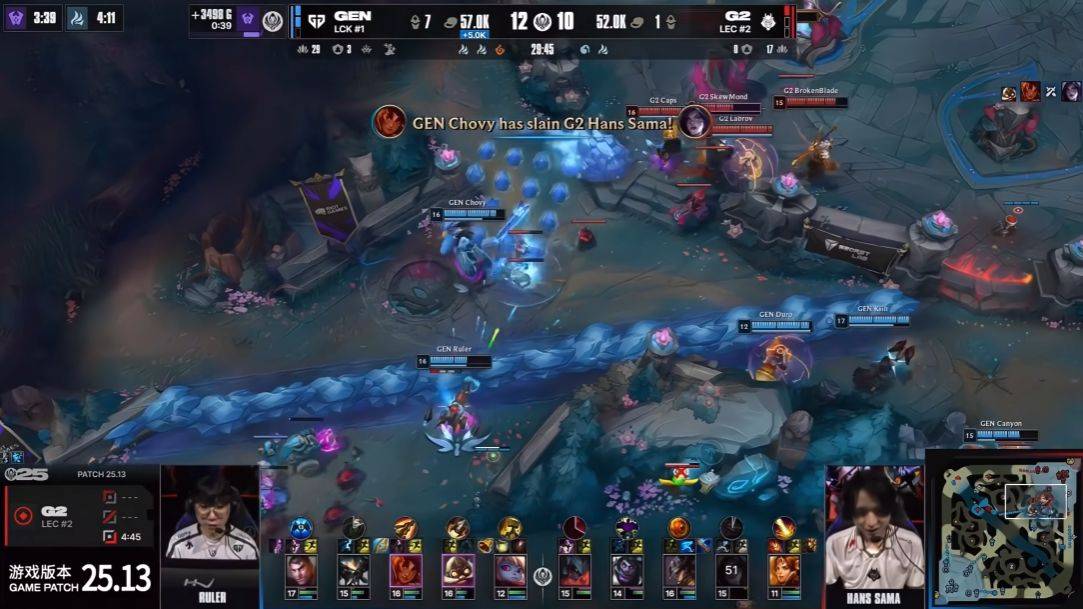Image resolution: width=1083 pixels, height=609 pixels.
Task: Choose the Smolder champion portrait
Action: [404, 571]
